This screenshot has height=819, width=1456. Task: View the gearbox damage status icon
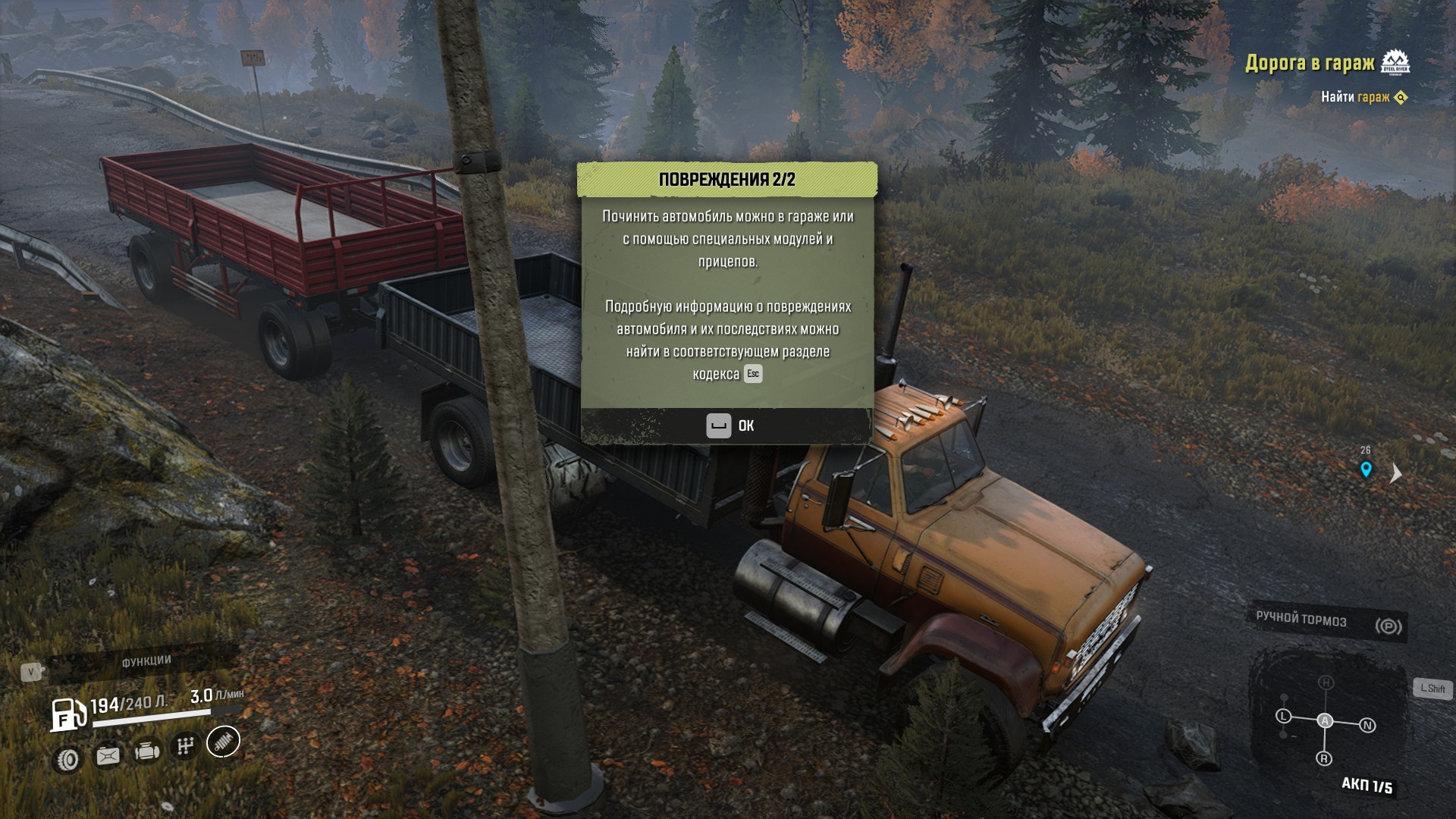click(185, 746)
